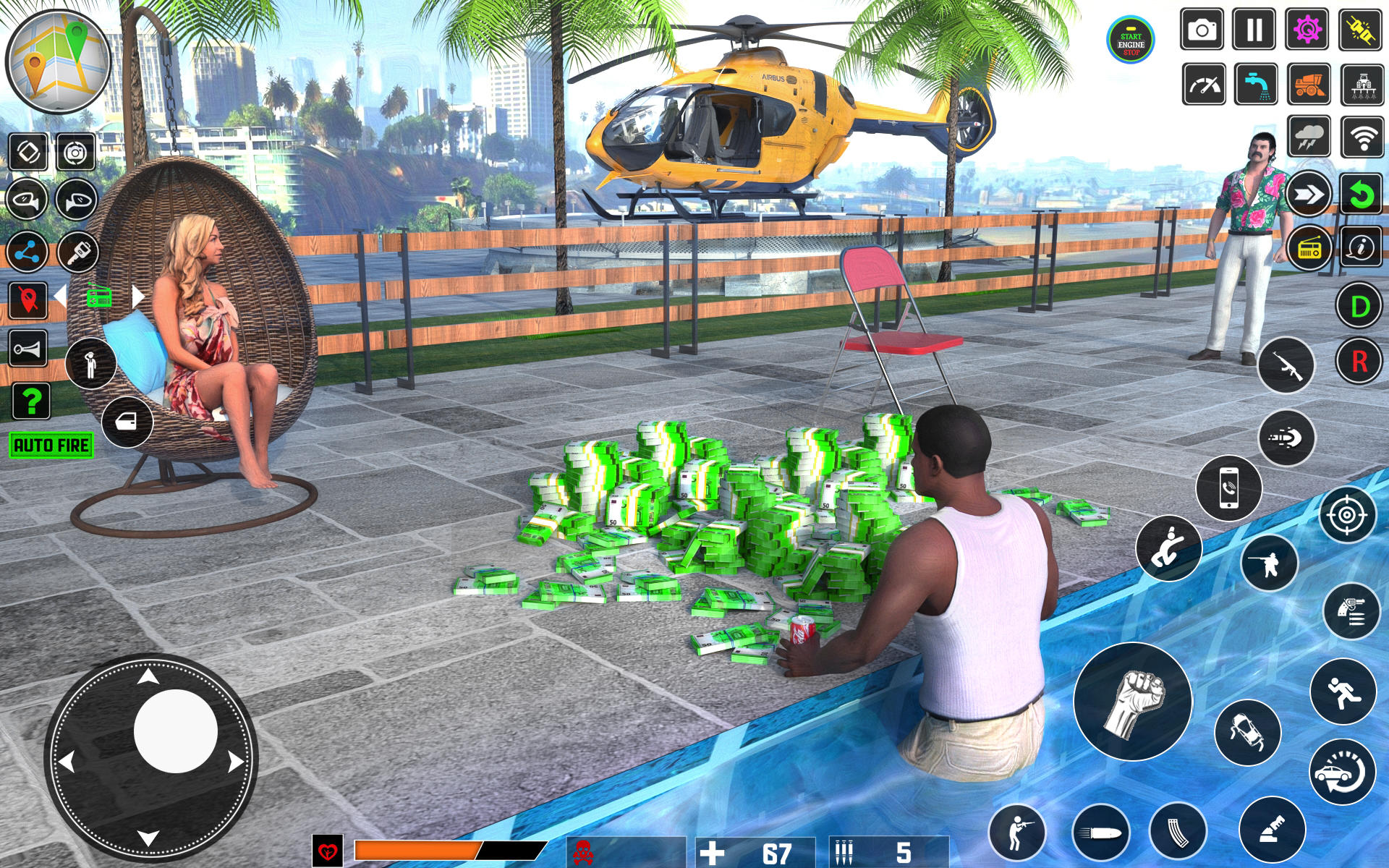Toggle the disabled location pin marker
Viewport: 1389px width, 868px height.
point(27,300)
